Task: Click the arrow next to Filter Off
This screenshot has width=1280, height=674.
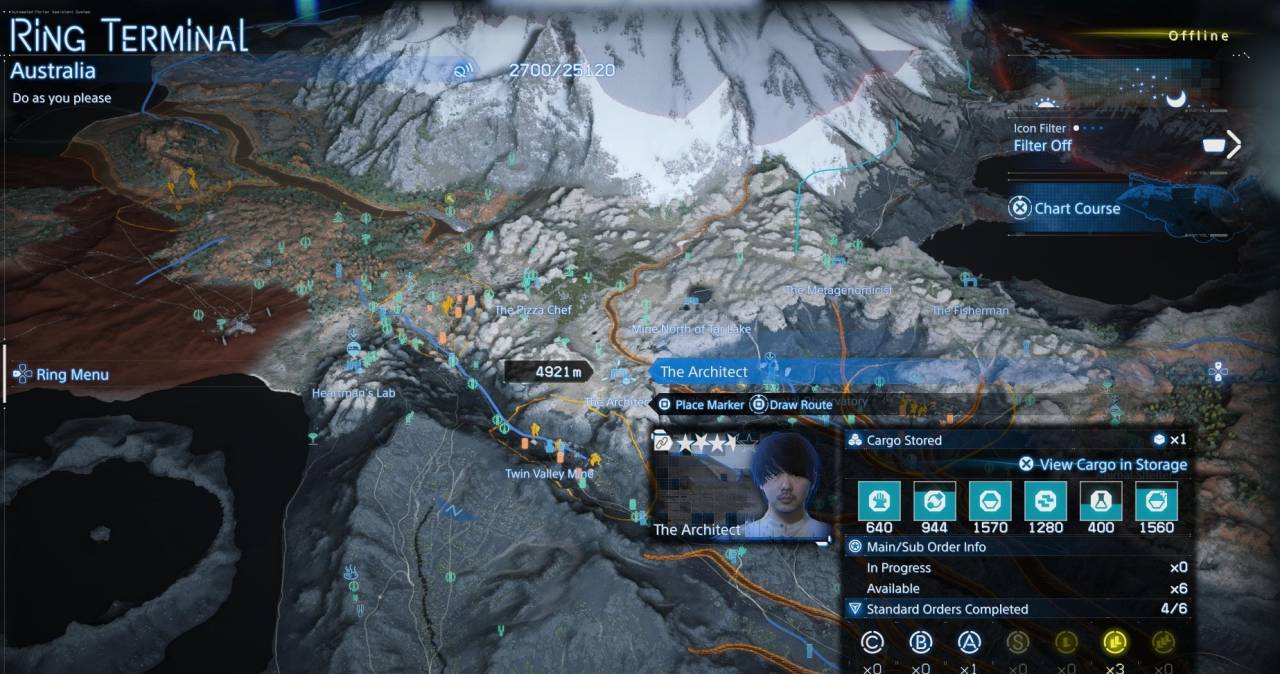Action: click(1234, 146)
